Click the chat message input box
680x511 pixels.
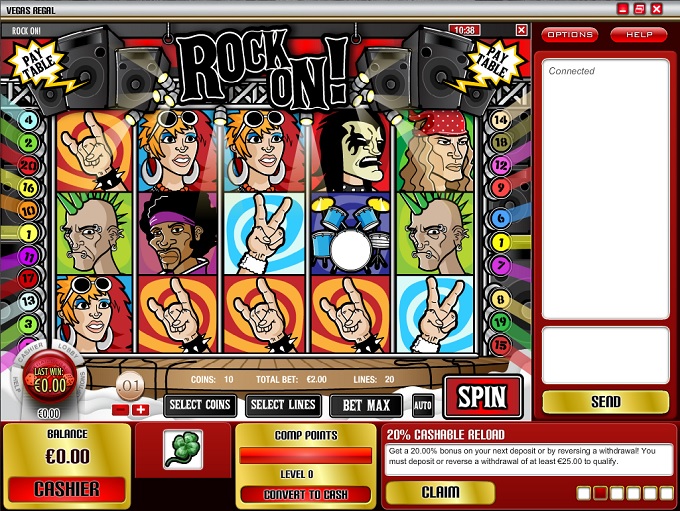pyautogui.click(x=605, y=353)
